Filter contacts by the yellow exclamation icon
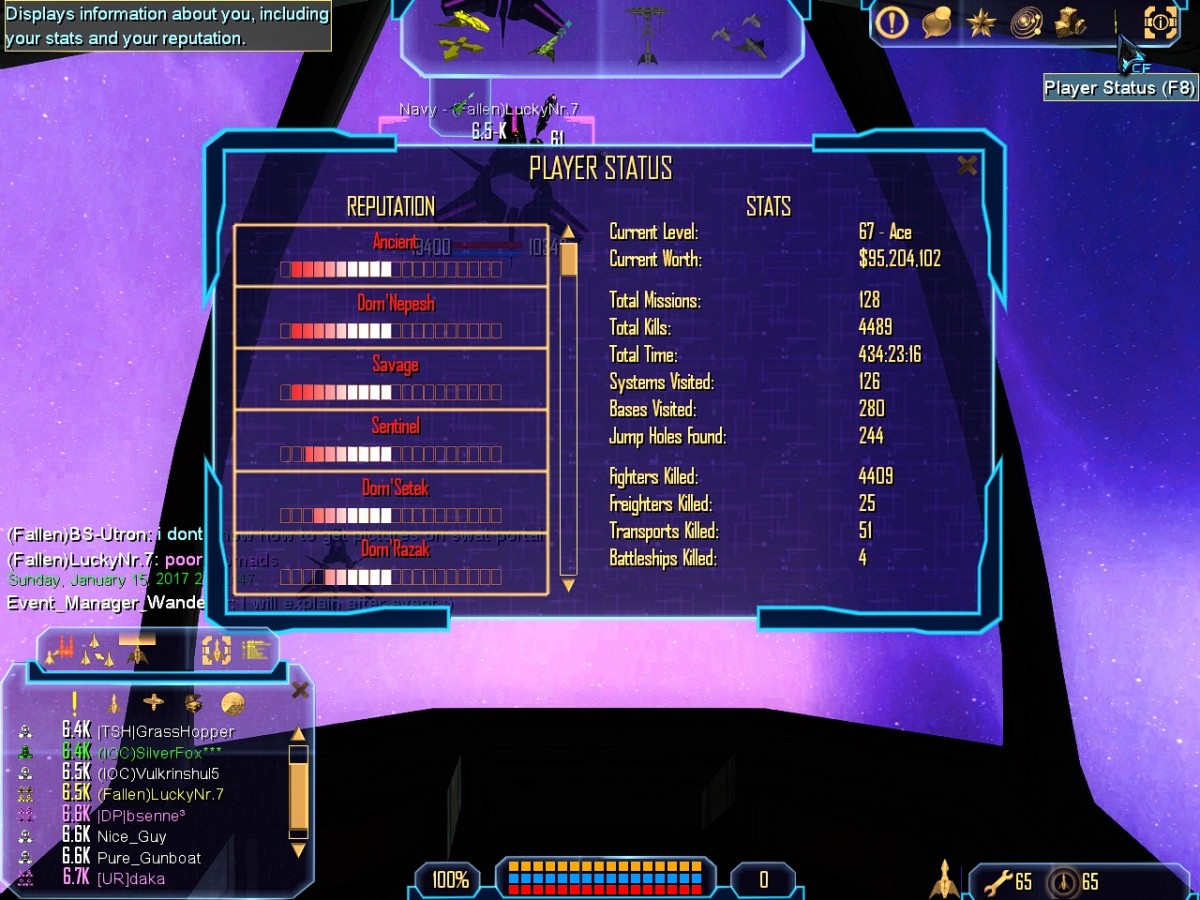The image size is (1200, 900). 74,703
